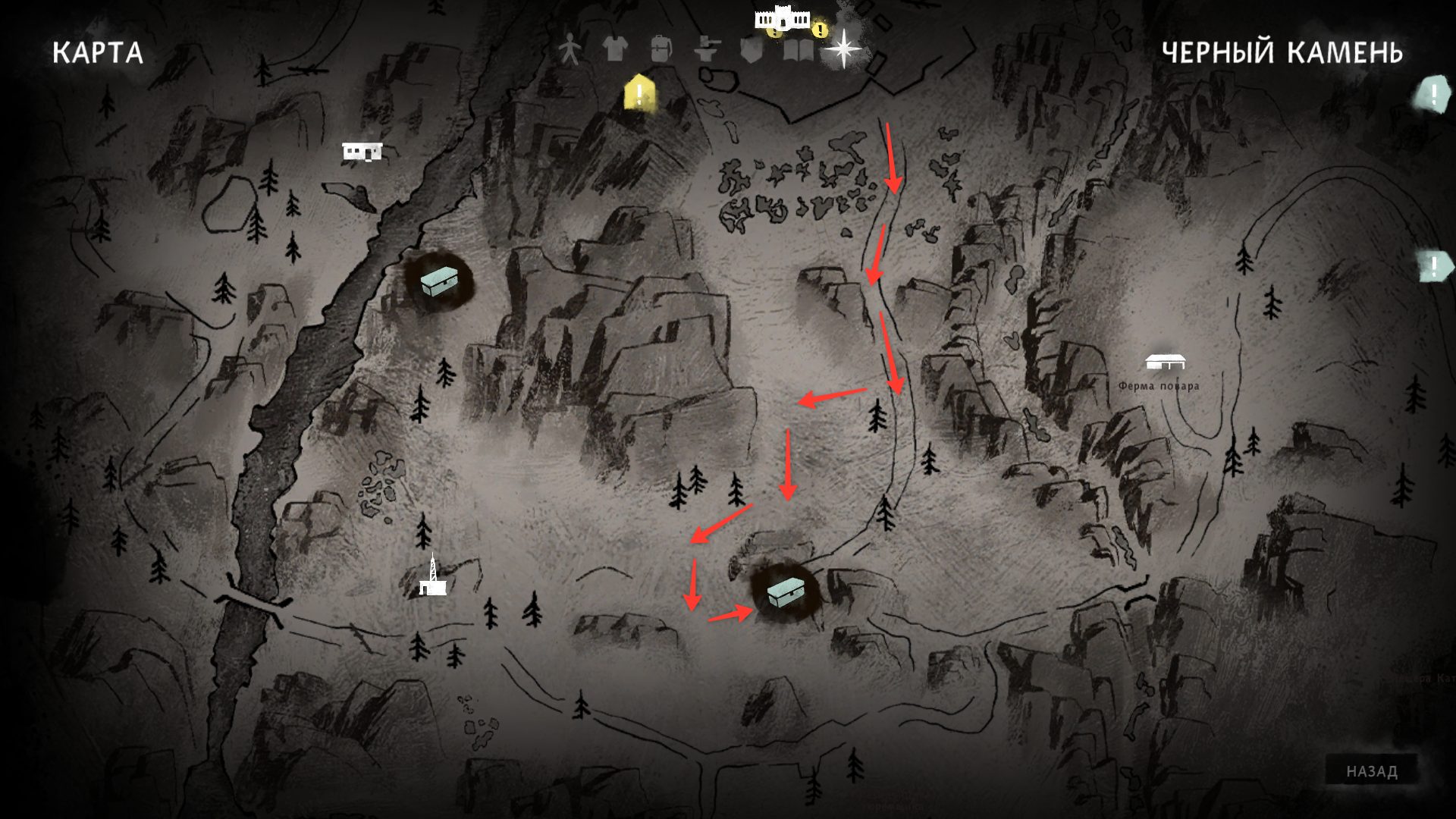Open the journal book tab
Screen dimensions: 1456x819
coord(797,50)
